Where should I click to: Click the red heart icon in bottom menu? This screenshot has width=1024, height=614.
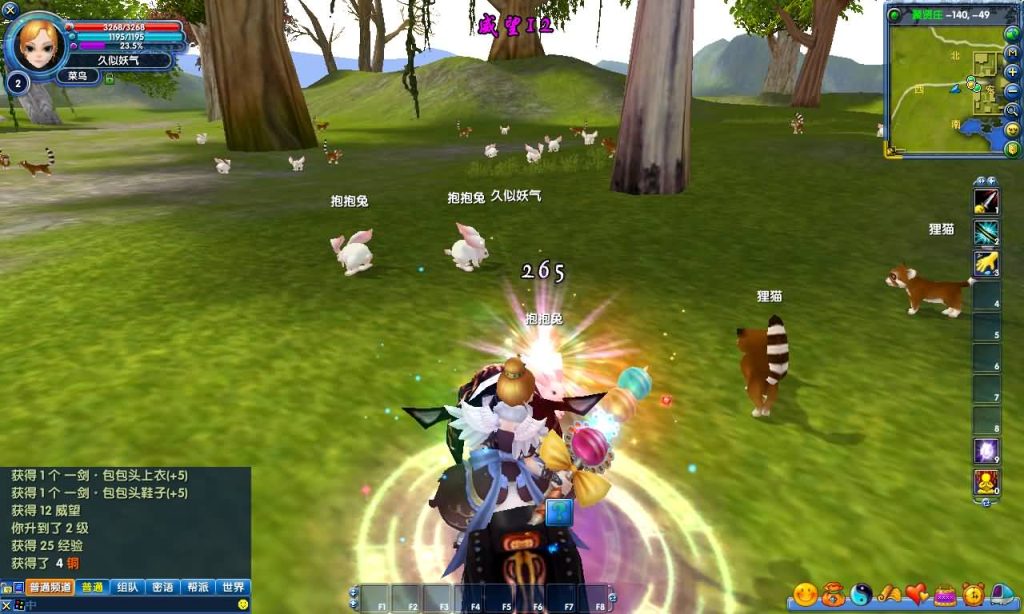coord(917,594)
